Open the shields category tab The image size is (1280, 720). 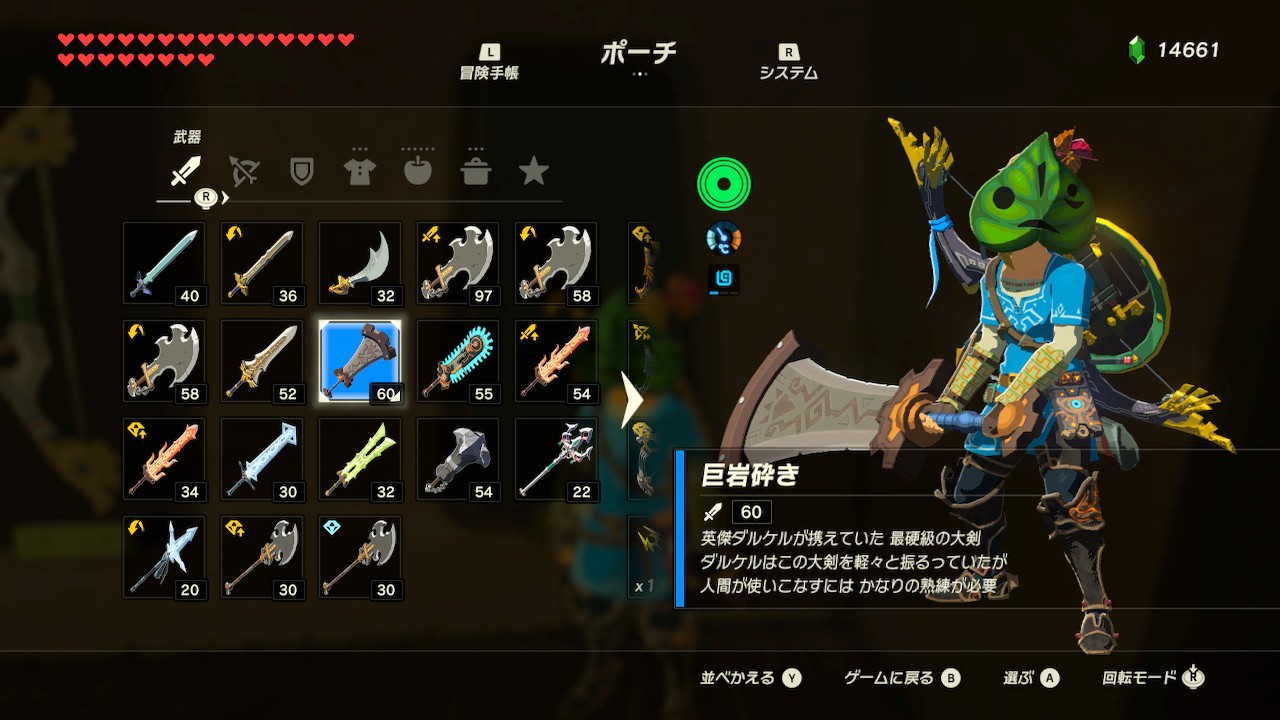click(301, 172)
